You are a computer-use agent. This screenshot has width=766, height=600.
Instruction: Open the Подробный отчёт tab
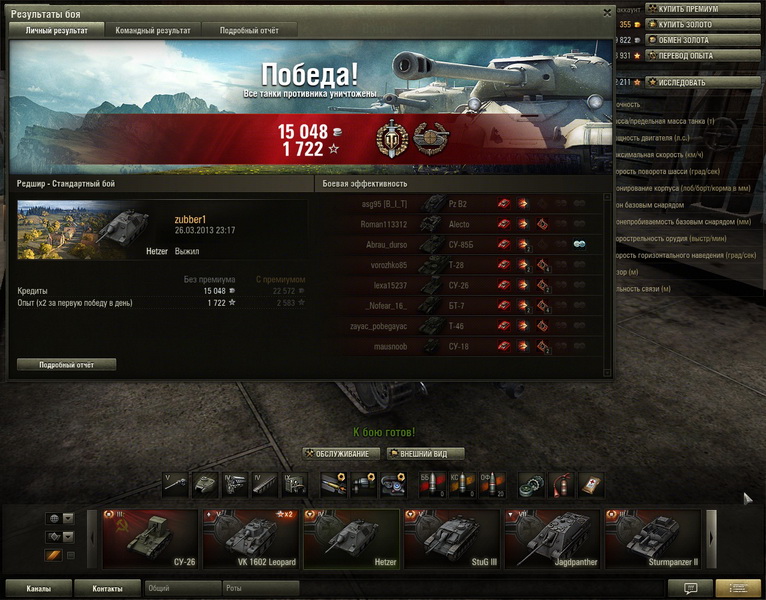tap(250, 31)
